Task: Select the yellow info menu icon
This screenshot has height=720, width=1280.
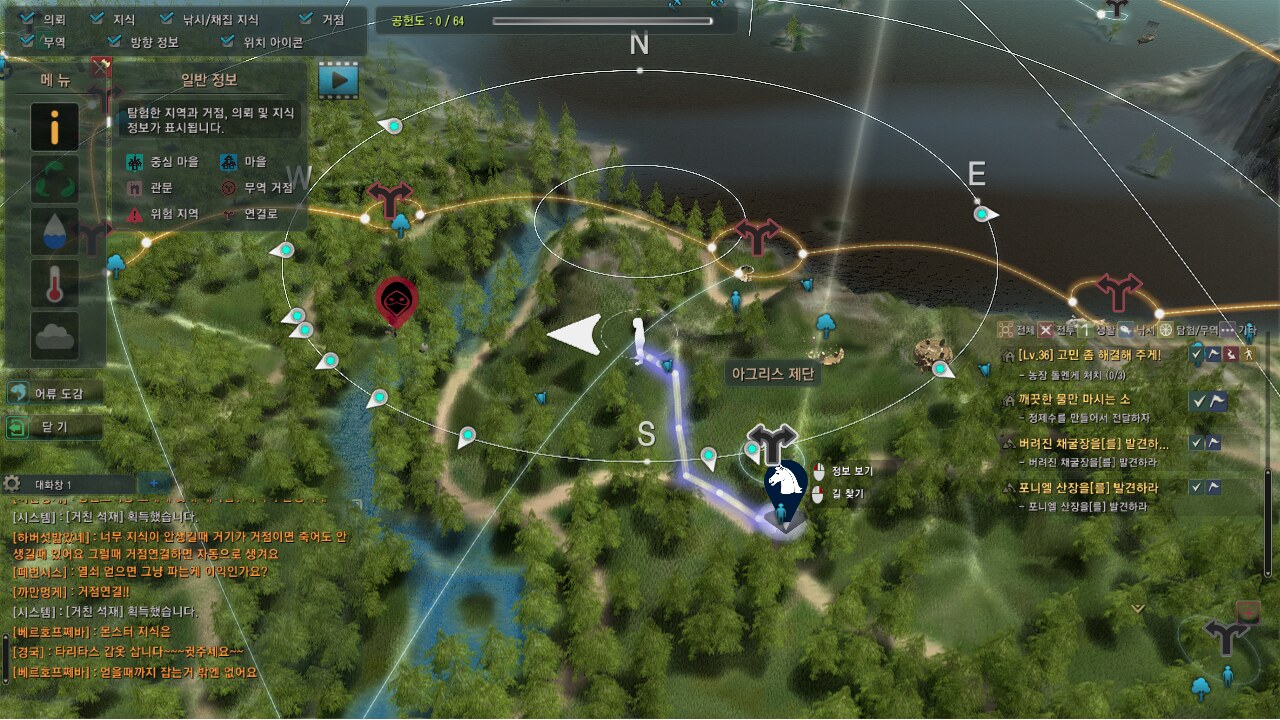Action: pos(55,127)
